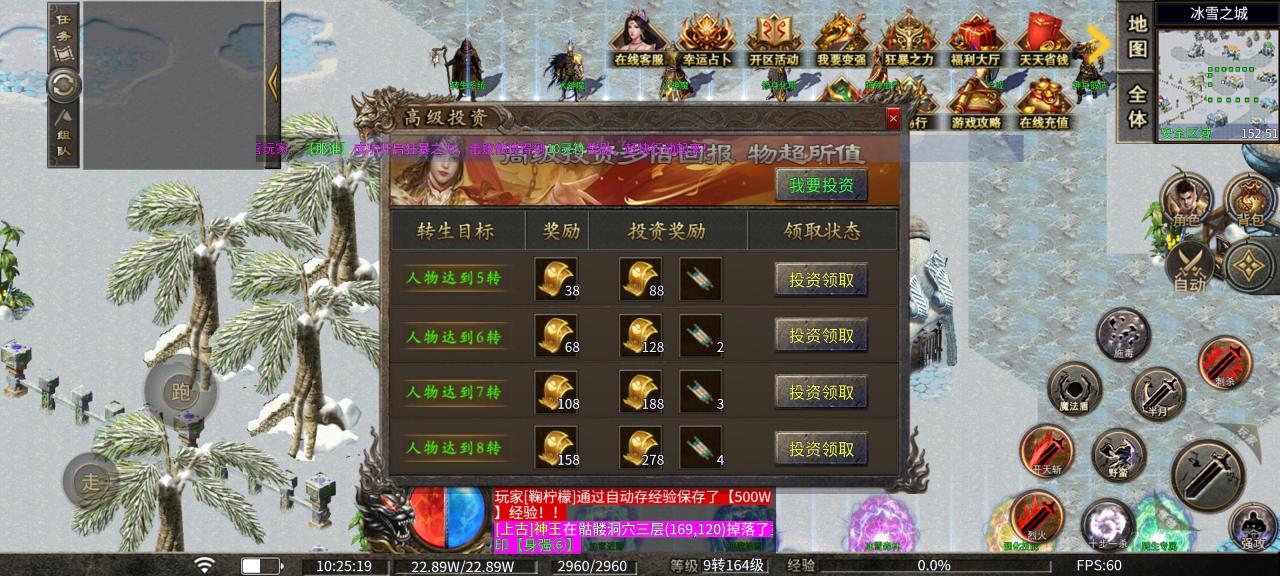Close the 高级投资 investment window

coord(893,119)
